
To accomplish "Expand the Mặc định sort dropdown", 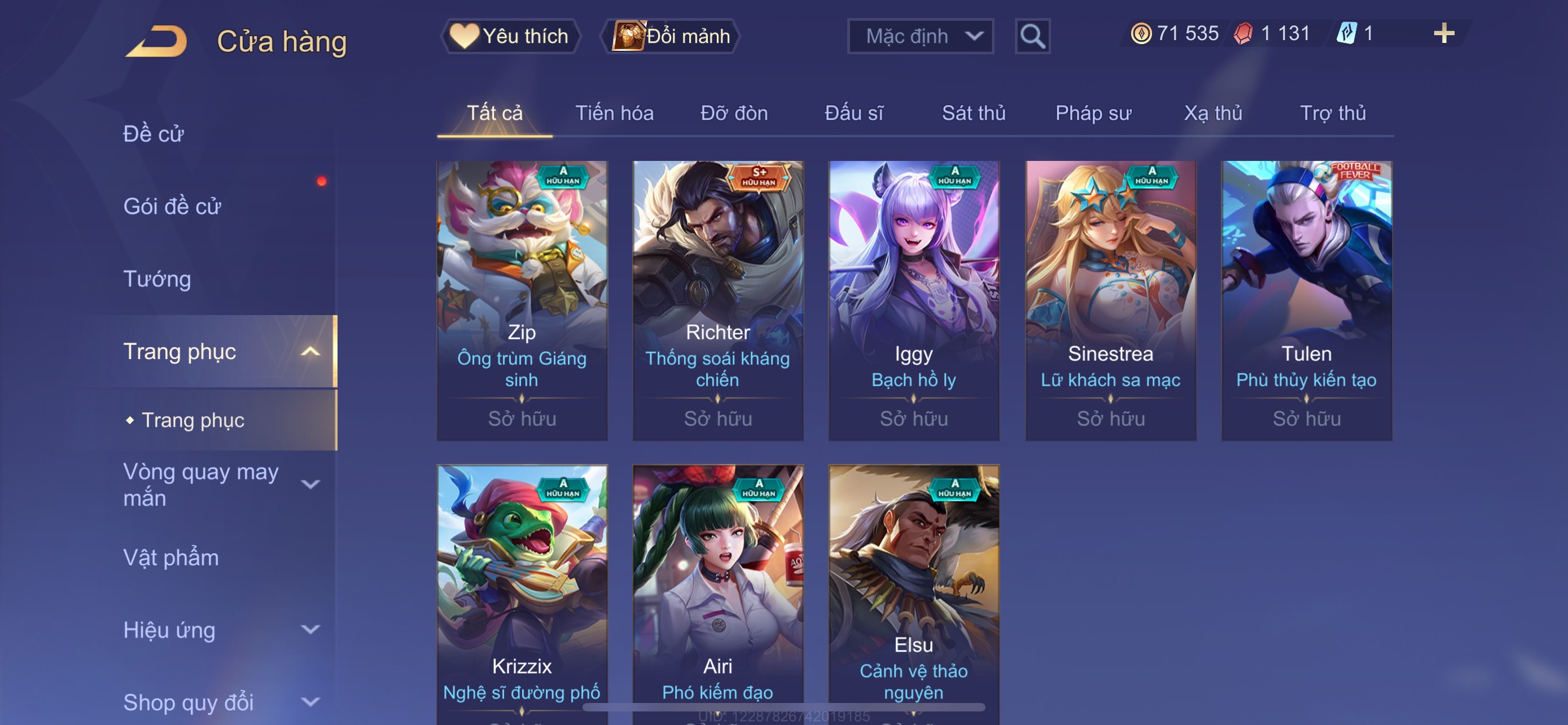I will pos(919,37).
